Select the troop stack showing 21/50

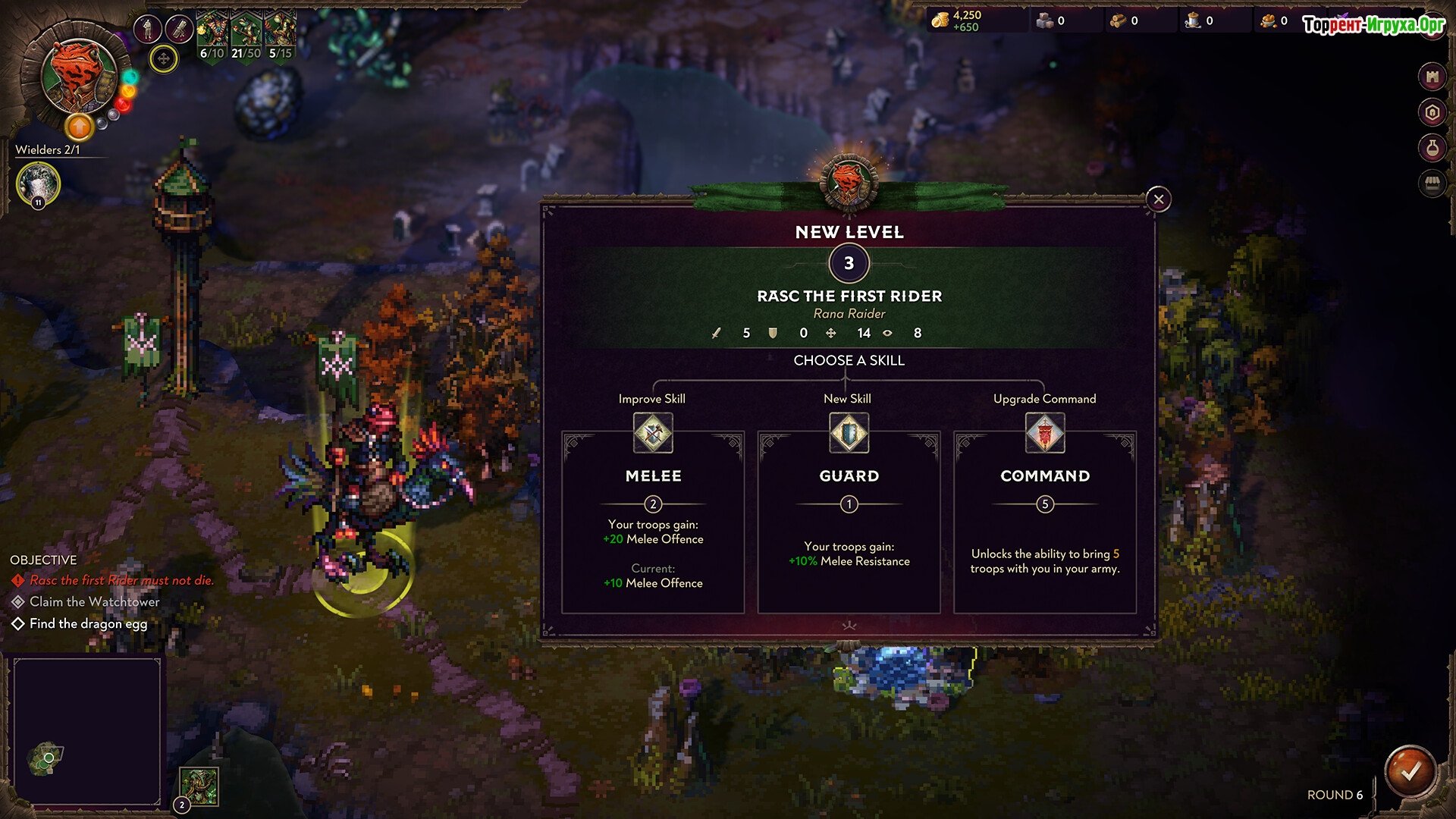tap(246, 35)
